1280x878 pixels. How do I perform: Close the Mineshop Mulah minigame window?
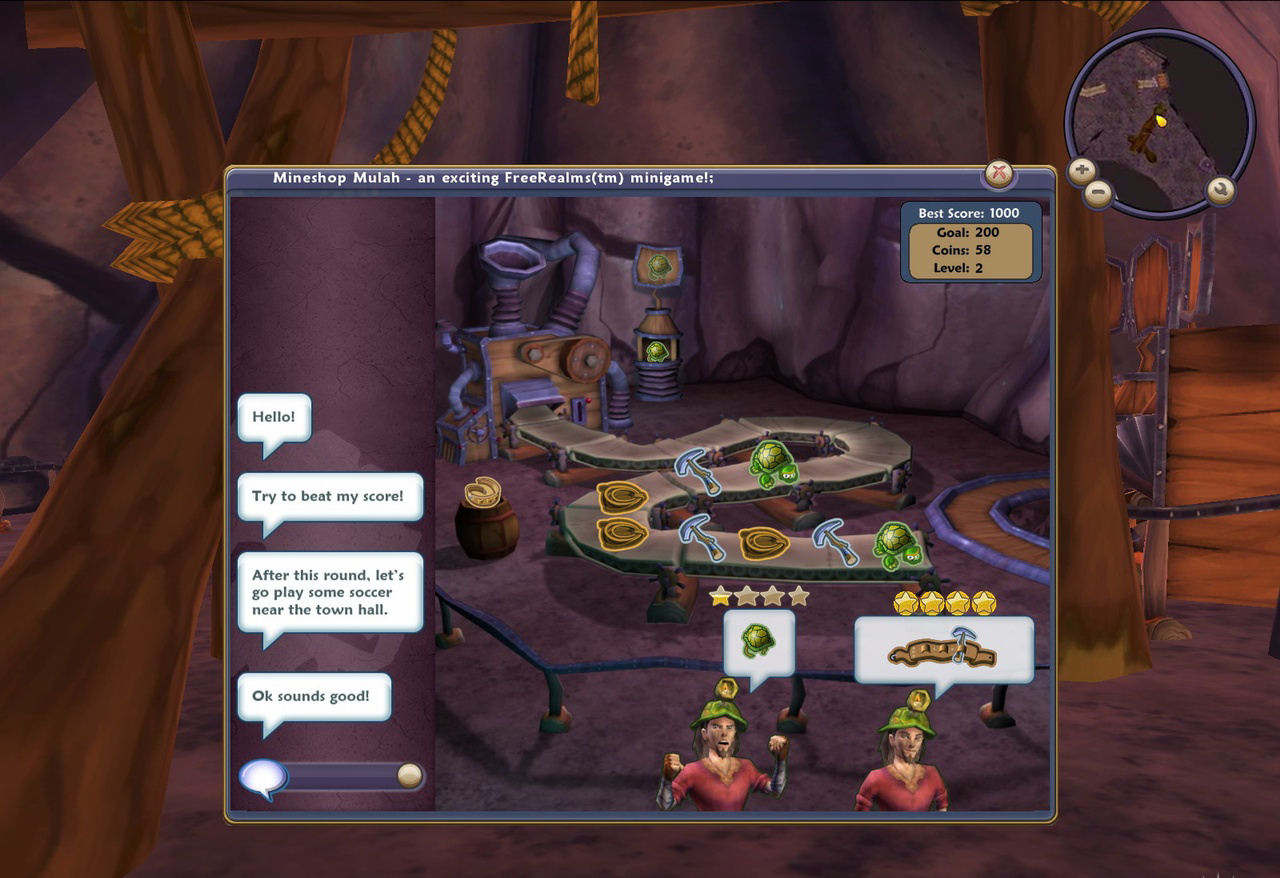click(x=998, y=174)
